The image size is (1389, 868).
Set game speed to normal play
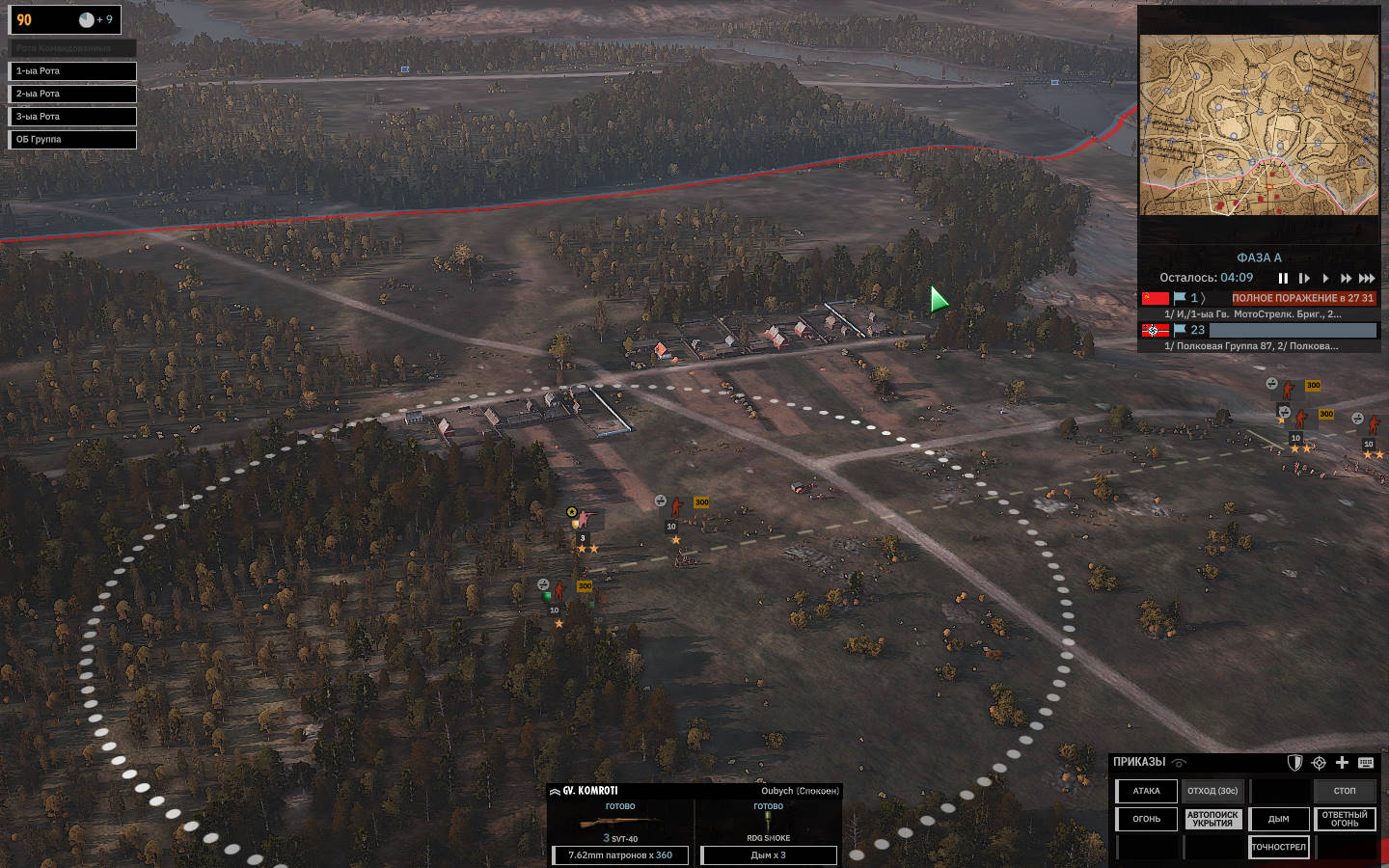(x=1325, y=279)
